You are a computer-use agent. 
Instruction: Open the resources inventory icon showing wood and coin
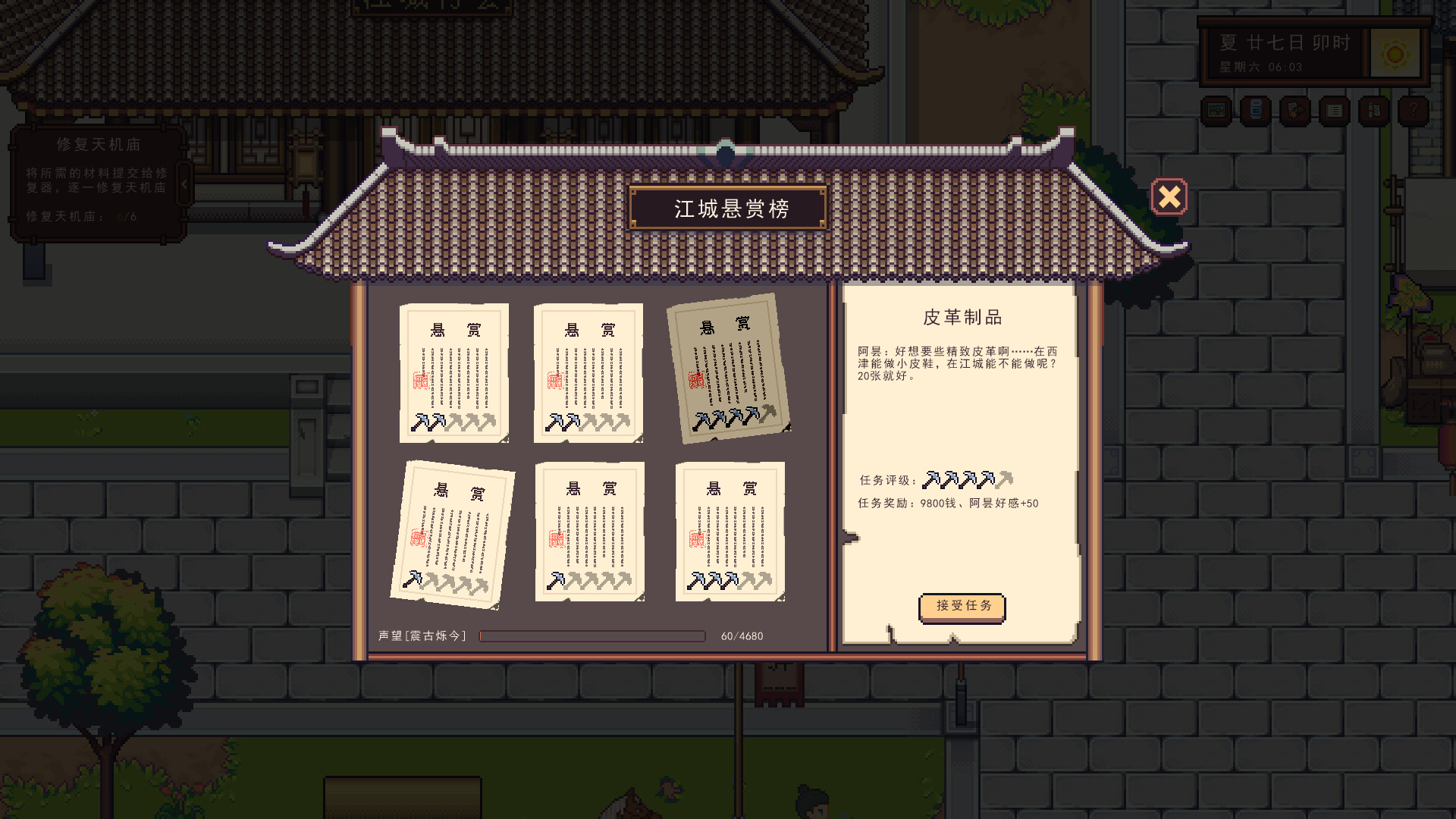point(1294,110)
